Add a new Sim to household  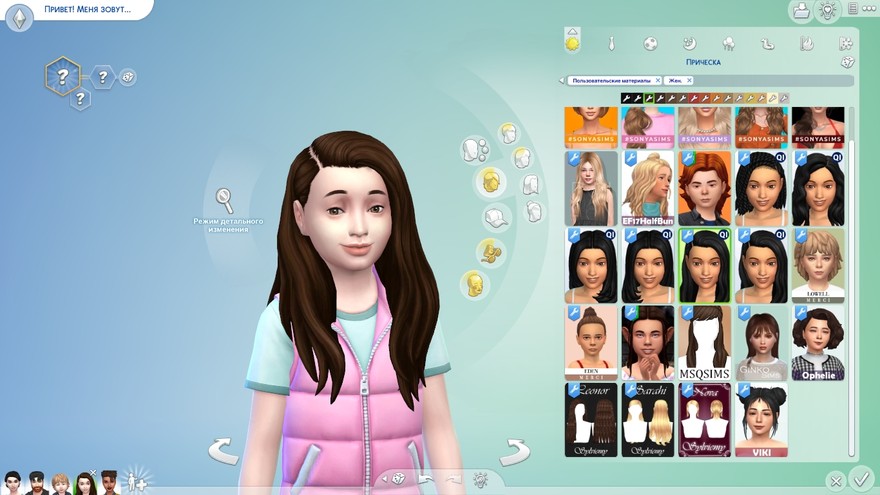pos(135,481)
